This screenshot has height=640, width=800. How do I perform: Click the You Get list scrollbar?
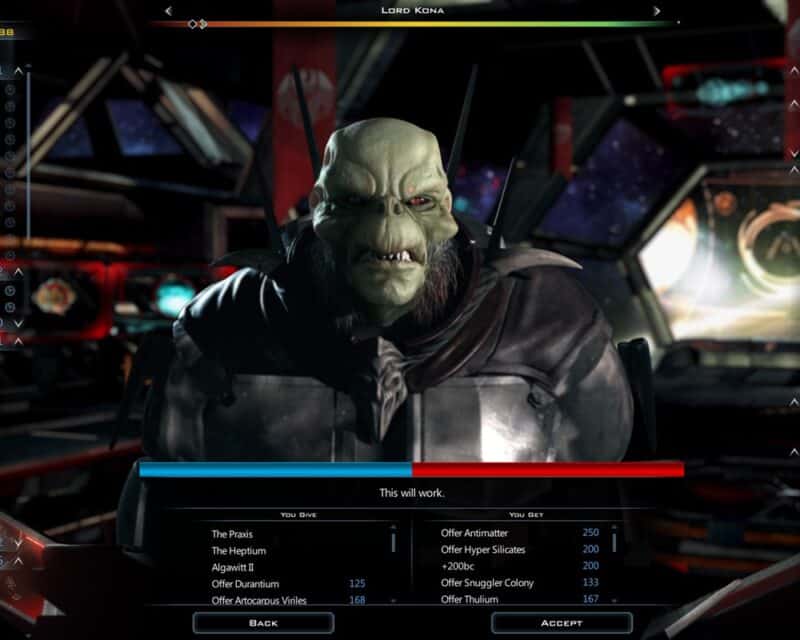pyautogui.click(x=614, y=540)
